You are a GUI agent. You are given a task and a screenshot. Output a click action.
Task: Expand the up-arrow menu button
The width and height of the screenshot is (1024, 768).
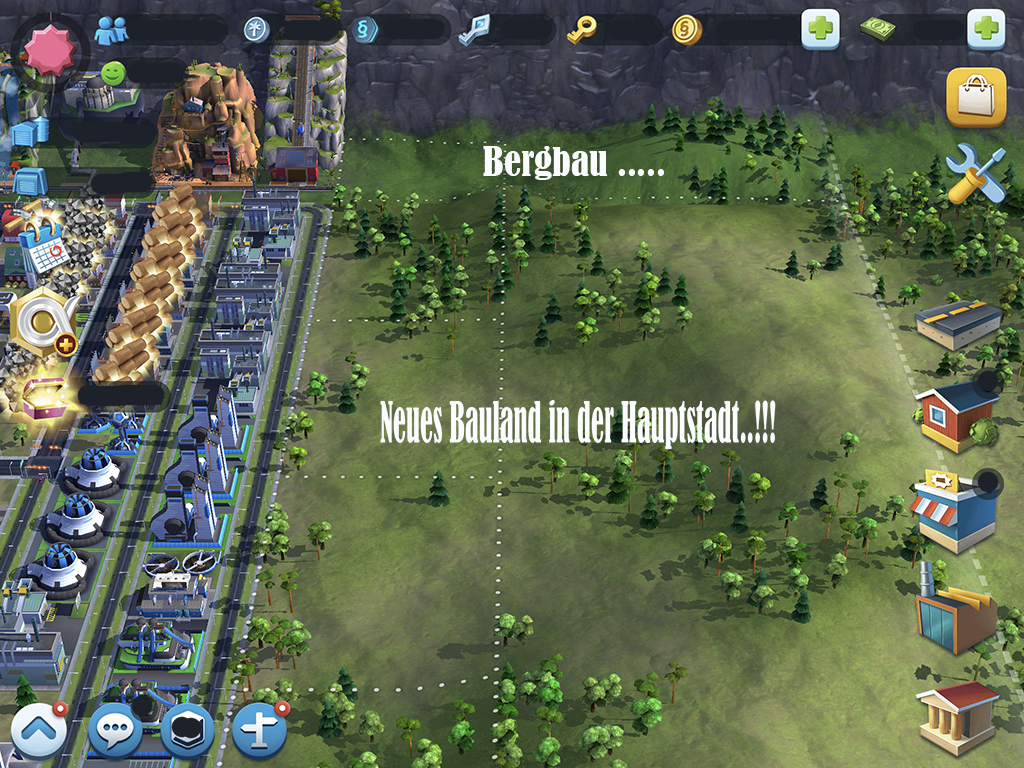(x=39, y=733)
